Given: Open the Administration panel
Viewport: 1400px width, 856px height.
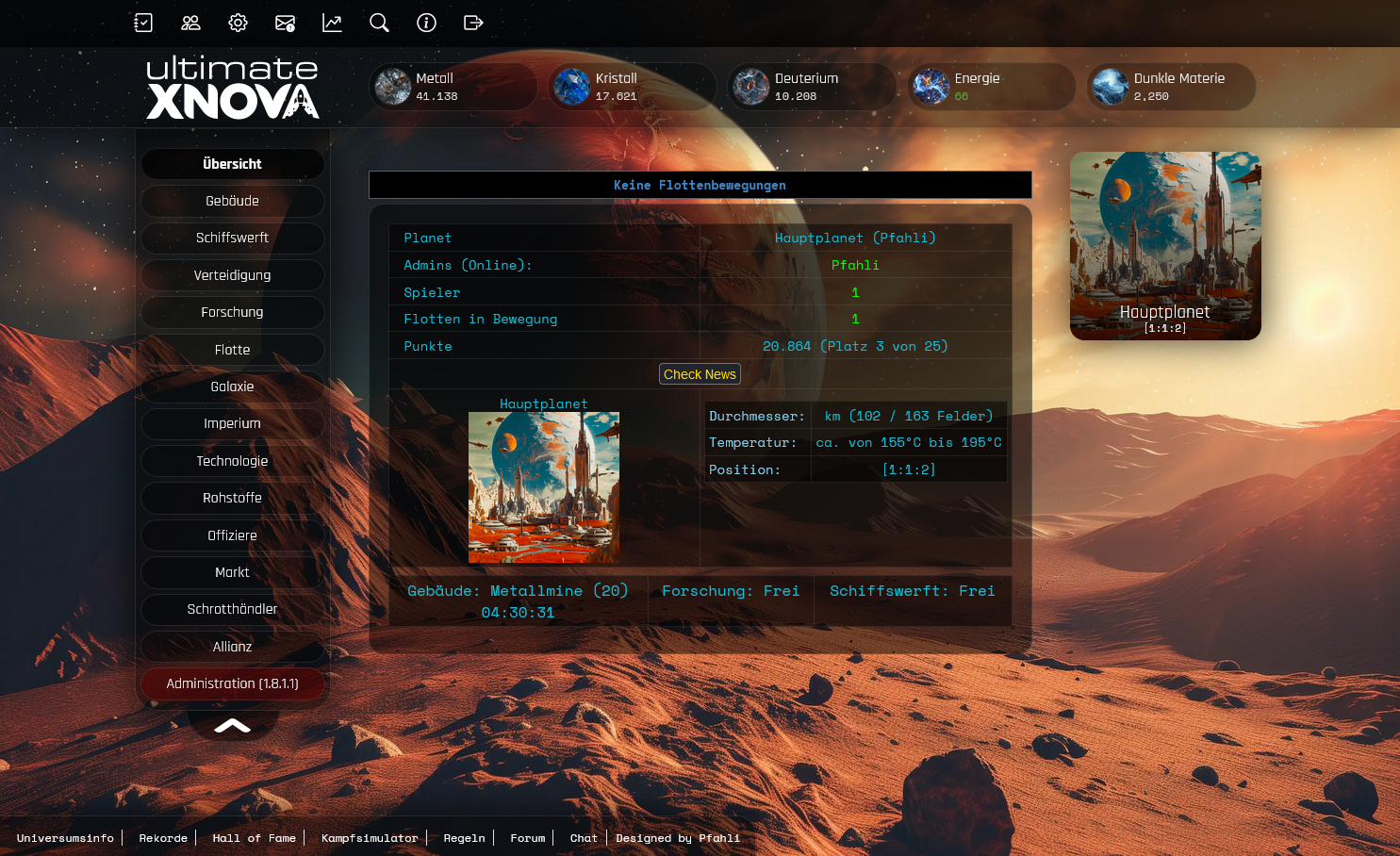Looking at the screenshot, I should (232, 683).
